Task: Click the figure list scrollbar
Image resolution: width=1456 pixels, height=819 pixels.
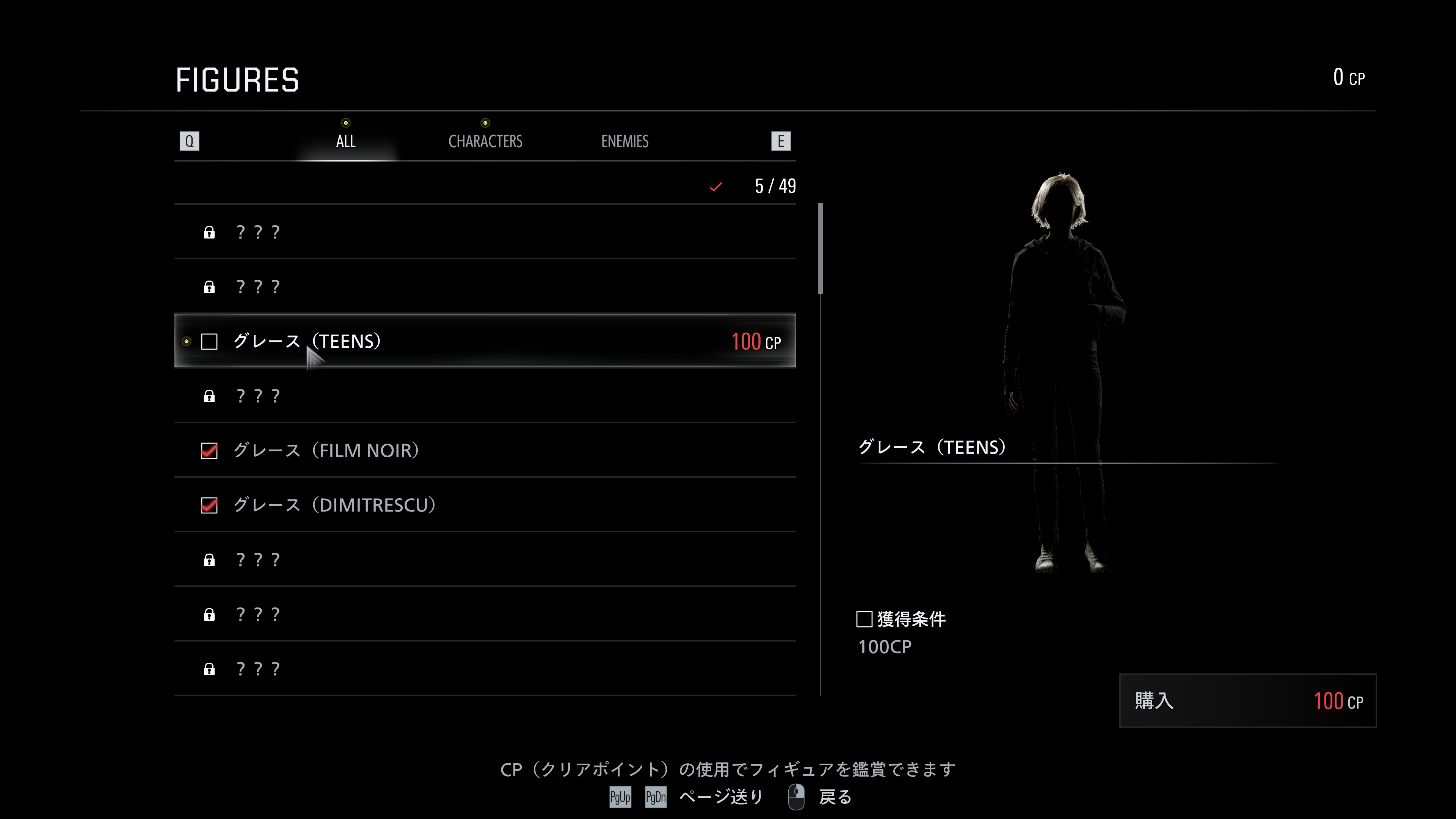Action: pos(820,249)
